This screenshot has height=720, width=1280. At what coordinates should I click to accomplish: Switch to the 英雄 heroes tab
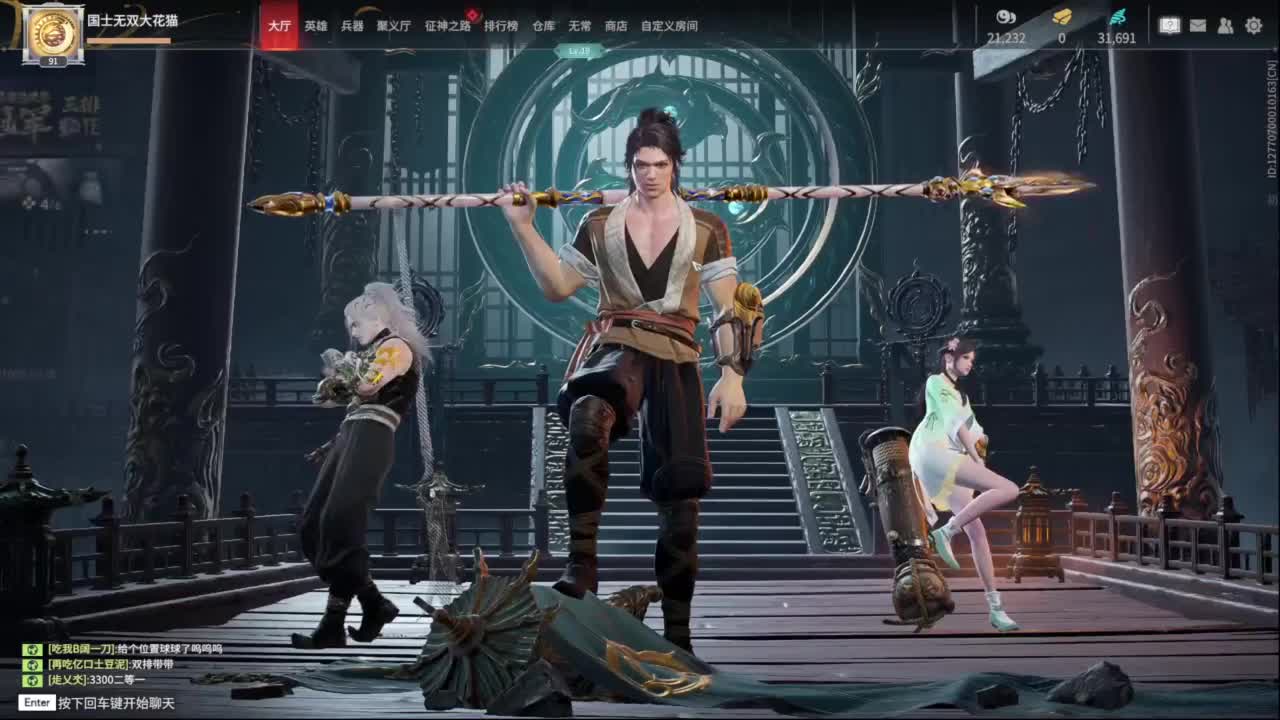coord(315,27)
